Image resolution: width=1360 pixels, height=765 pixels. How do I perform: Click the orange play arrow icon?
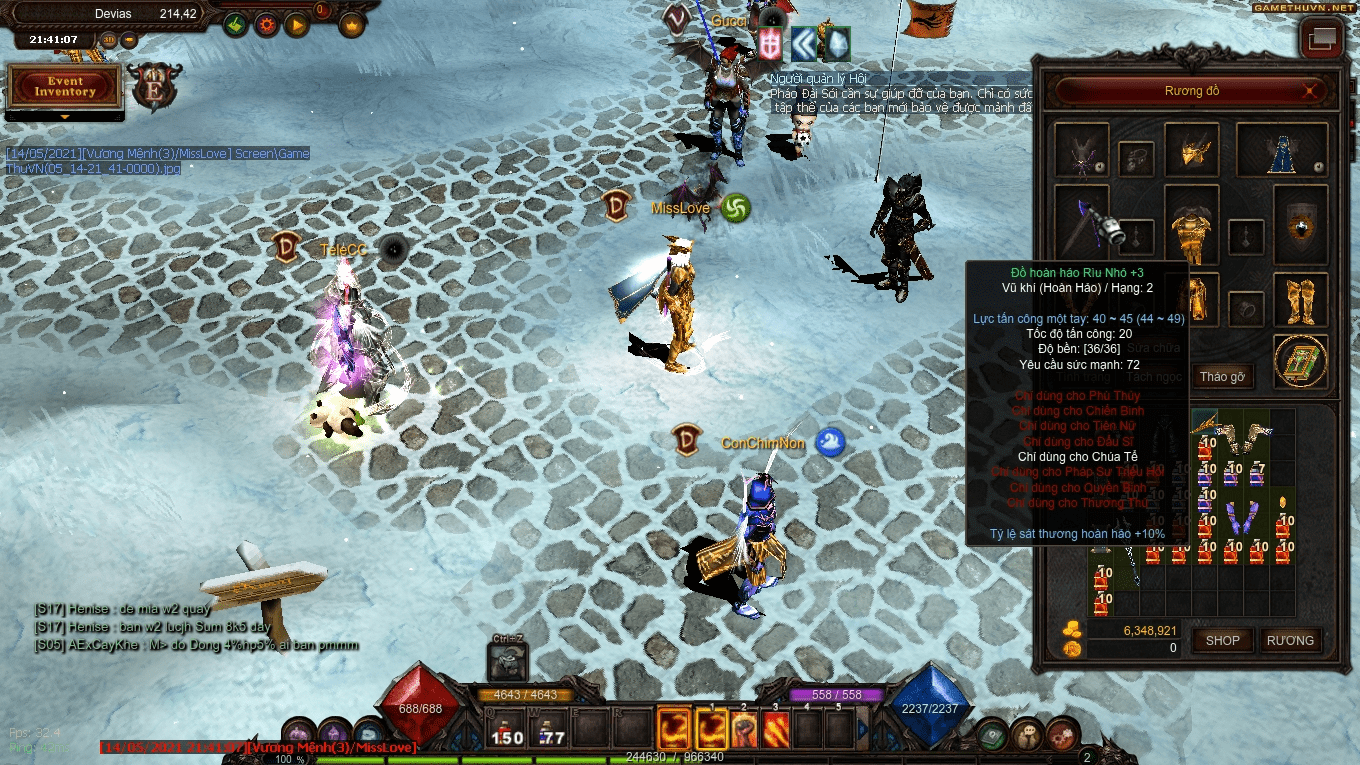(296, 25)
